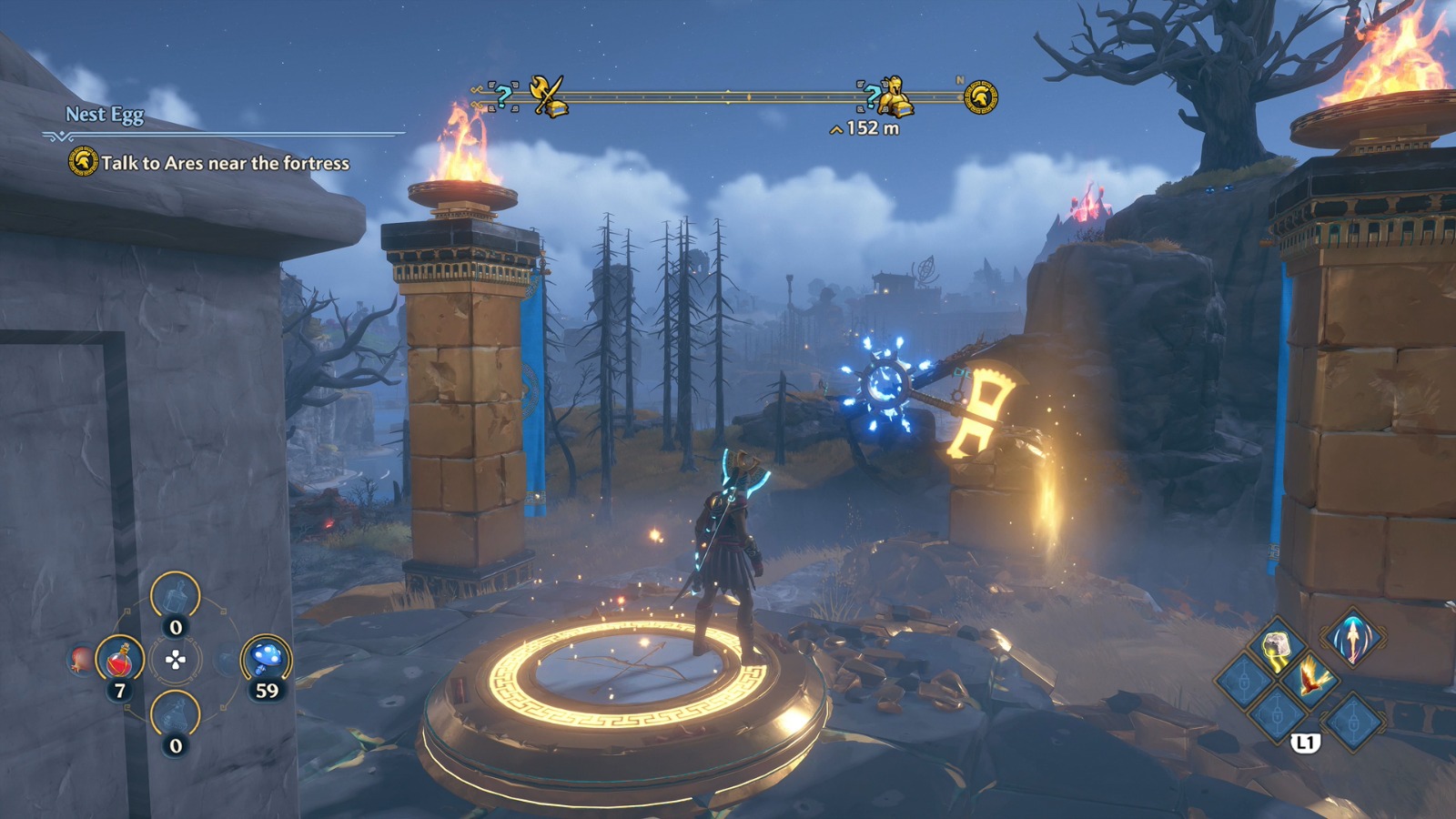
Task: Click the N north indicator on the compass
Action: click(959, 80)
